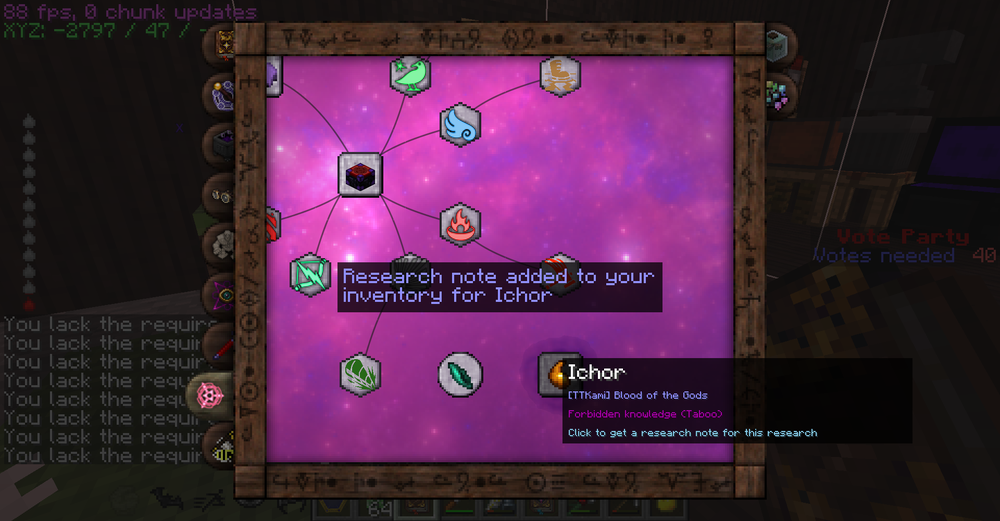Image resolution: width=1000 pixels, height=521 pixels.
Task: Open the red flame research node
Action: pos(460,224)
